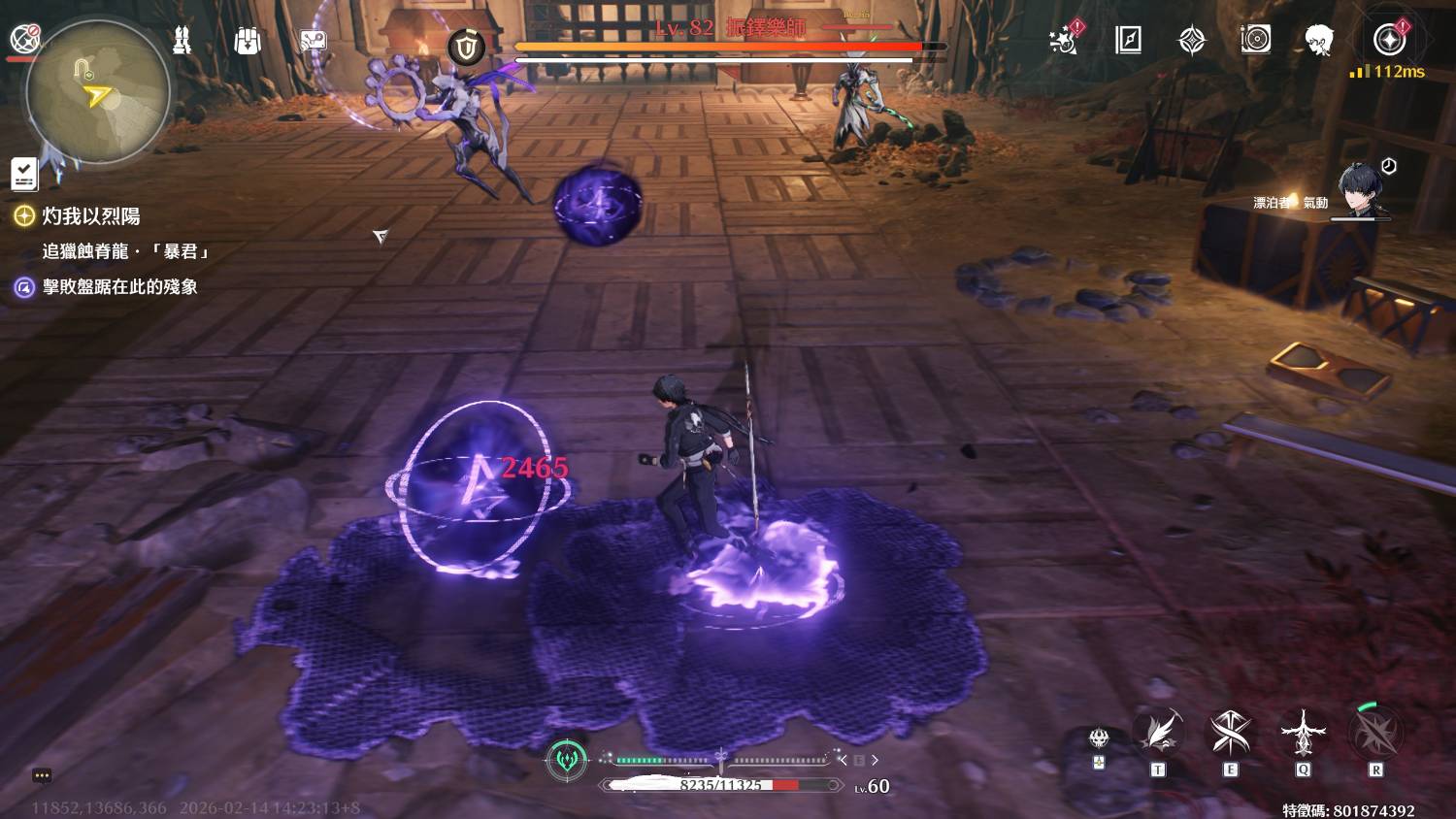Trigger the Q echo skill
This screenshot has width=1456, height=819.
click(1303, 734)
